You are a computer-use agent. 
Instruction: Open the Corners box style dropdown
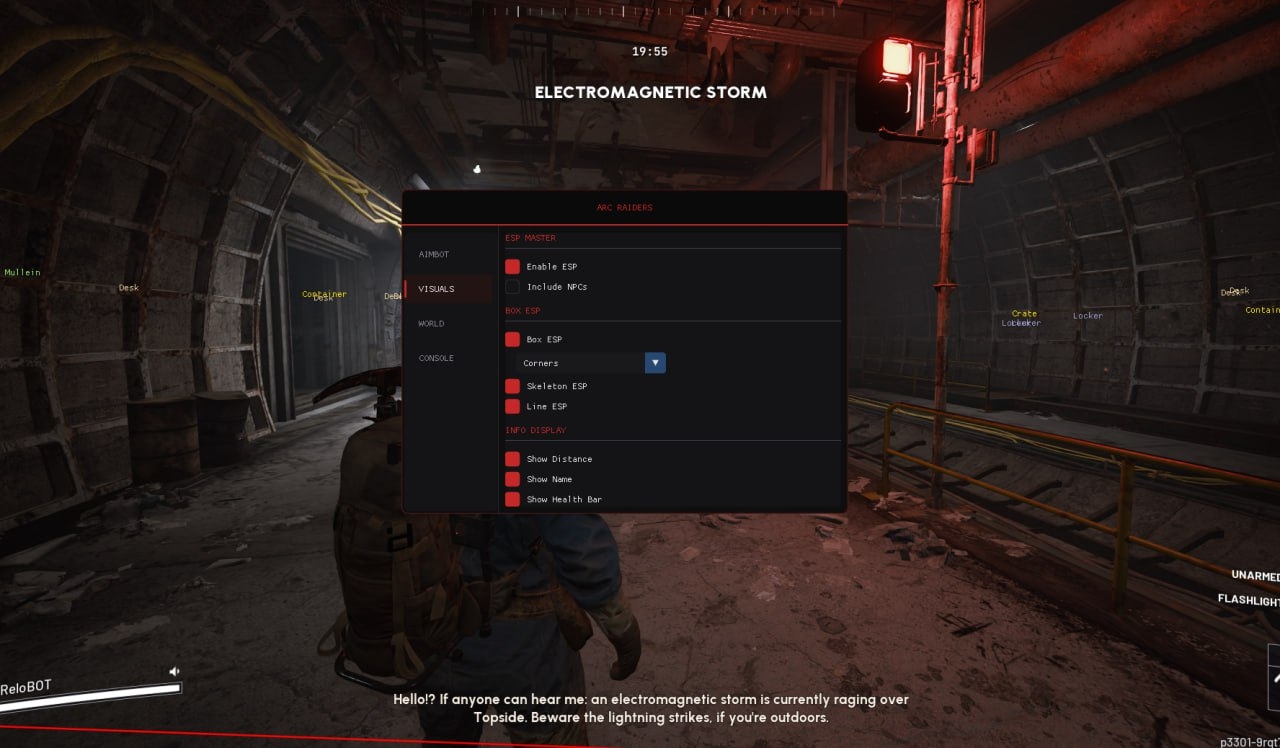(x=591, y=363)
